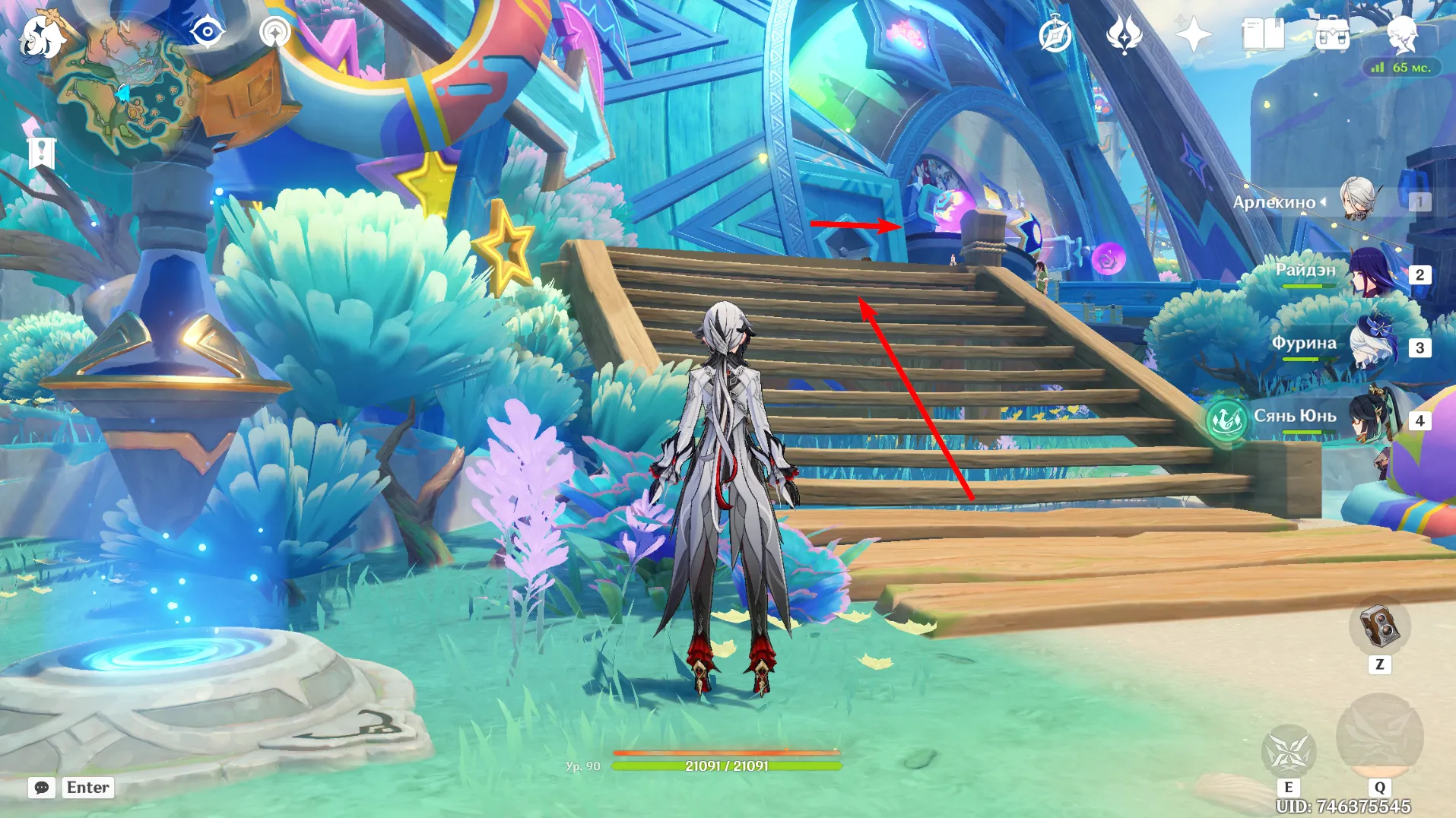Image resolution: width=1456 pixels, height=818 pixels.
Task: Open the inventory backpack icon
Action: coord(1332,35)
